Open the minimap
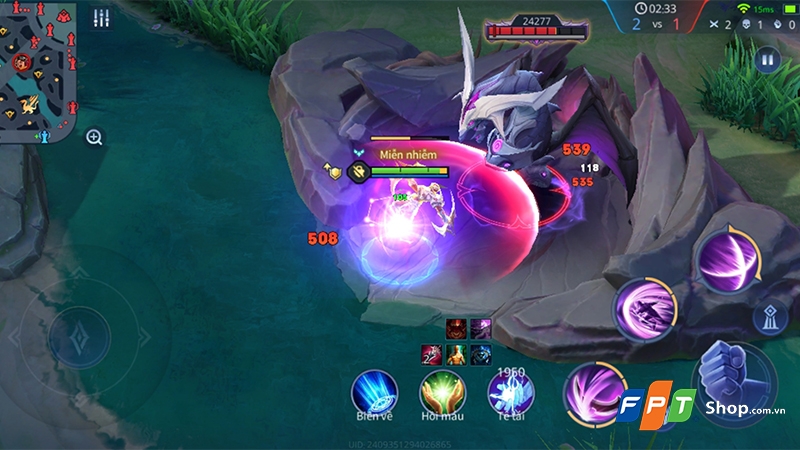Image resolution: width=800 pixels, height=450 pixels. (x=39, y=70)
